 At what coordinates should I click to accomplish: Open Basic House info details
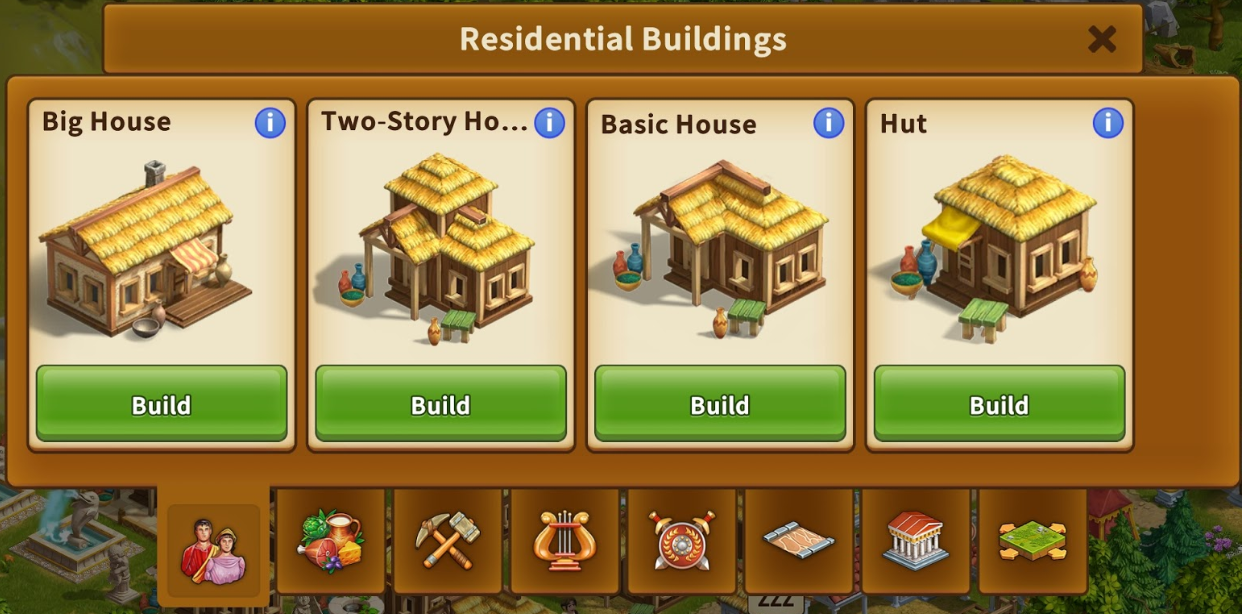[828, 123]
